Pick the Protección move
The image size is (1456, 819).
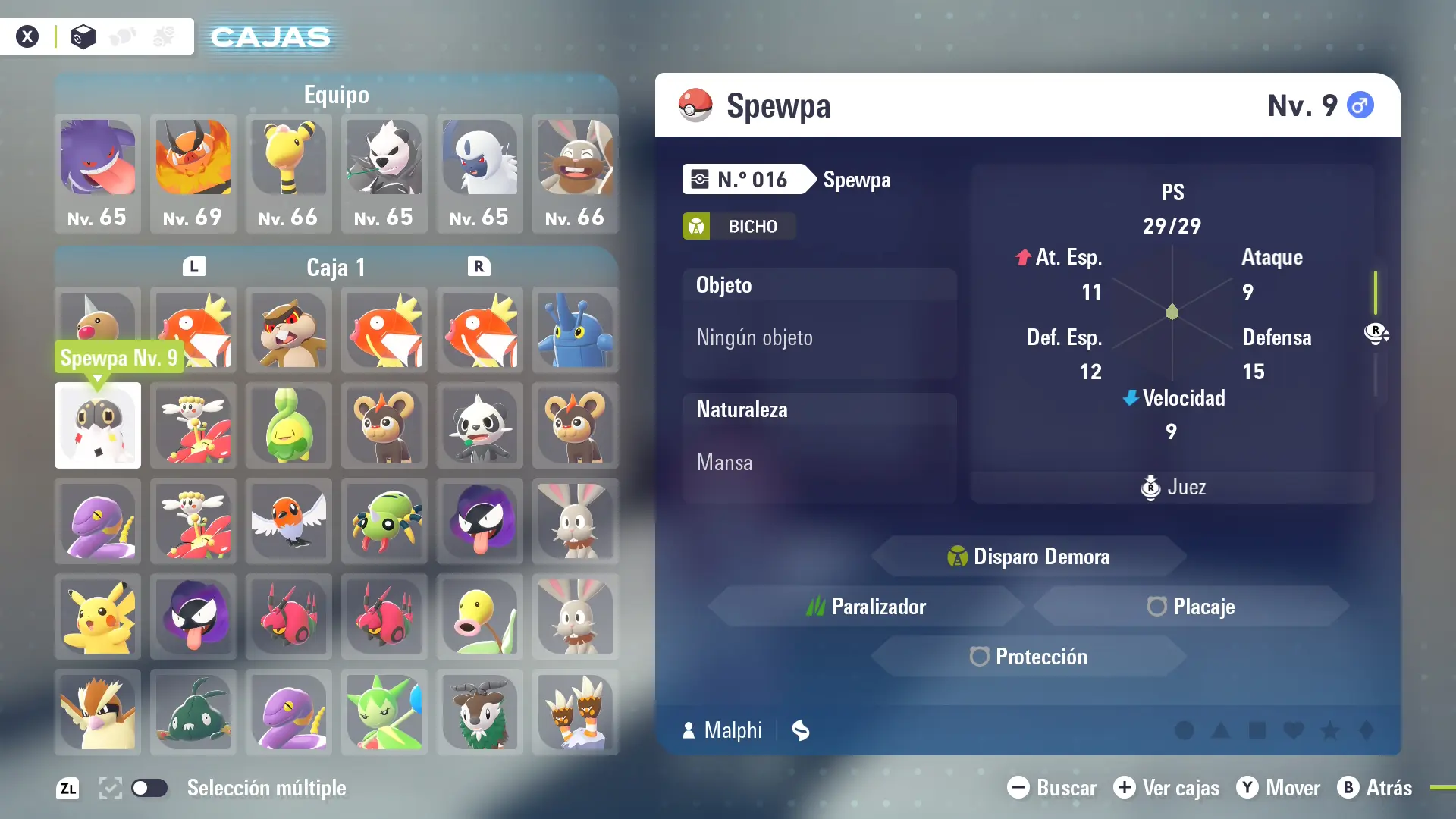pyautogui.click(x=1028, y=657)
